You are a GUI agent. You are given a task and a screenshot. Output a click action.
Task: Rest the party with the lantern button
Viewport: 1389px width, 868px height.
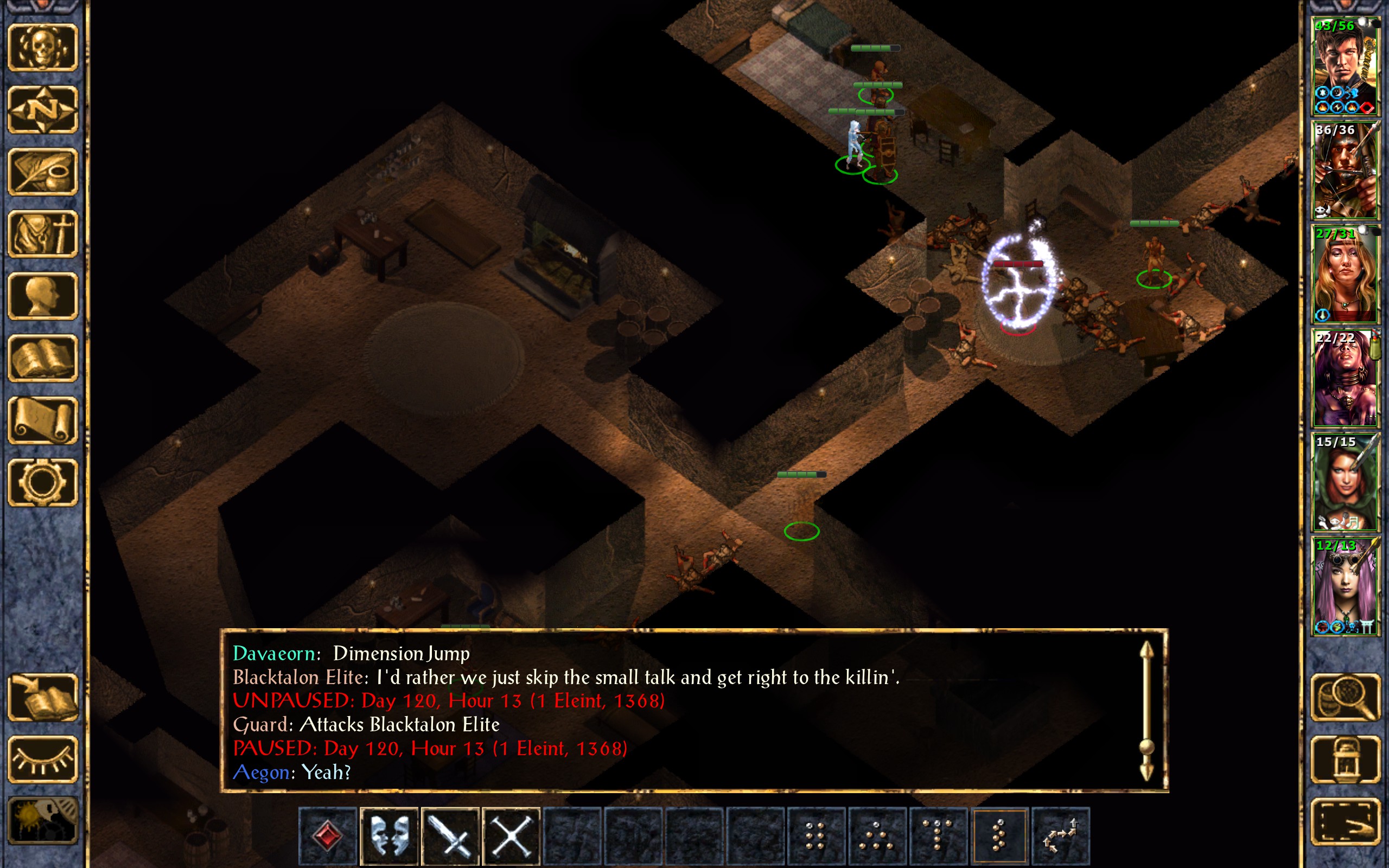[x=1345, y=759]
